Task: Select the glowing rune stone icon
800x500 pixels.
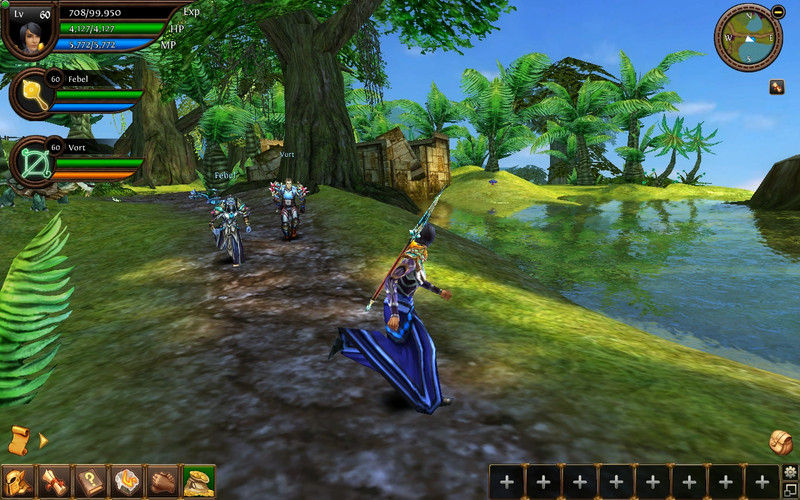Action: coord(127,482)
